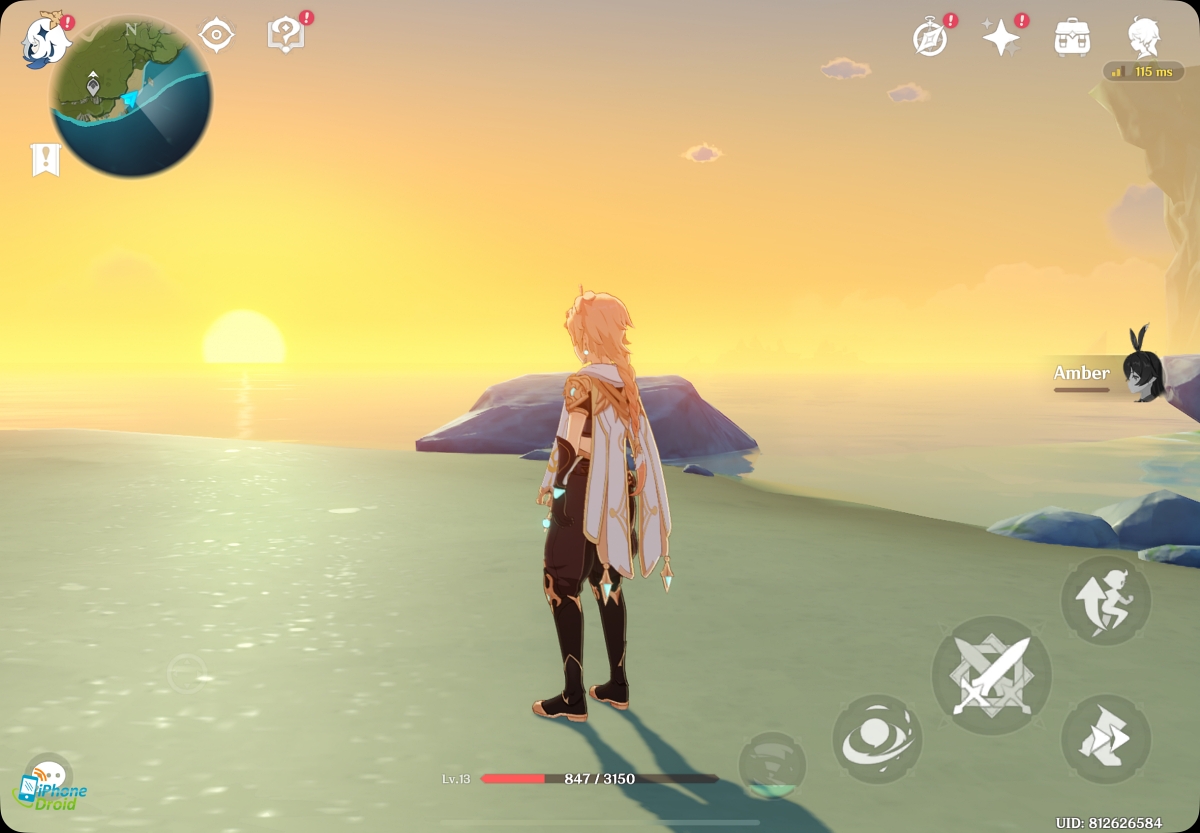Trigger the elemental burst button
The height and width of the screenshot is (833, 1200).
coord(772,766)
